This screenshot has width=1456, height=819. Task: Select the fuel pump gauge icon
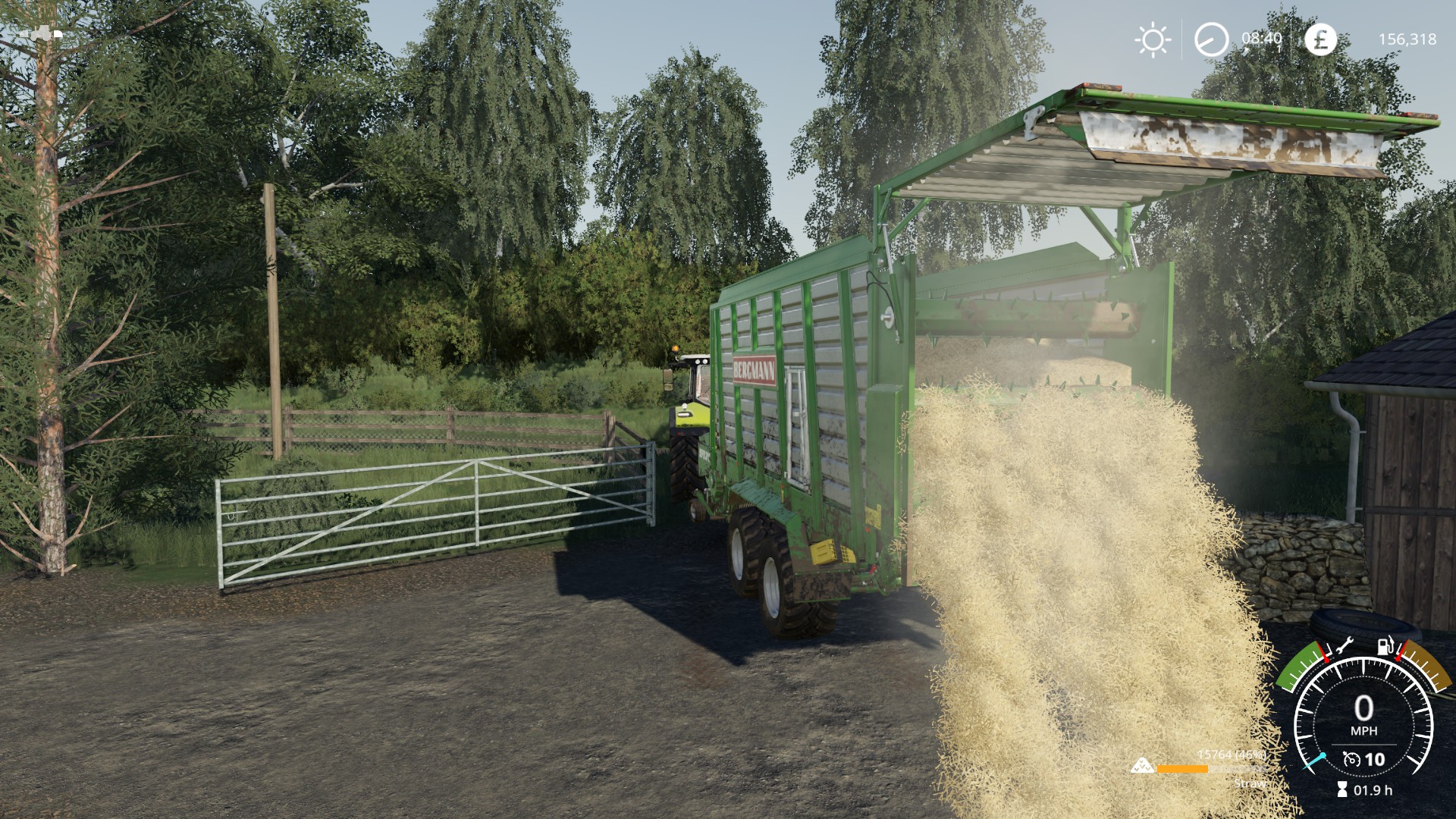(1385, 647)
